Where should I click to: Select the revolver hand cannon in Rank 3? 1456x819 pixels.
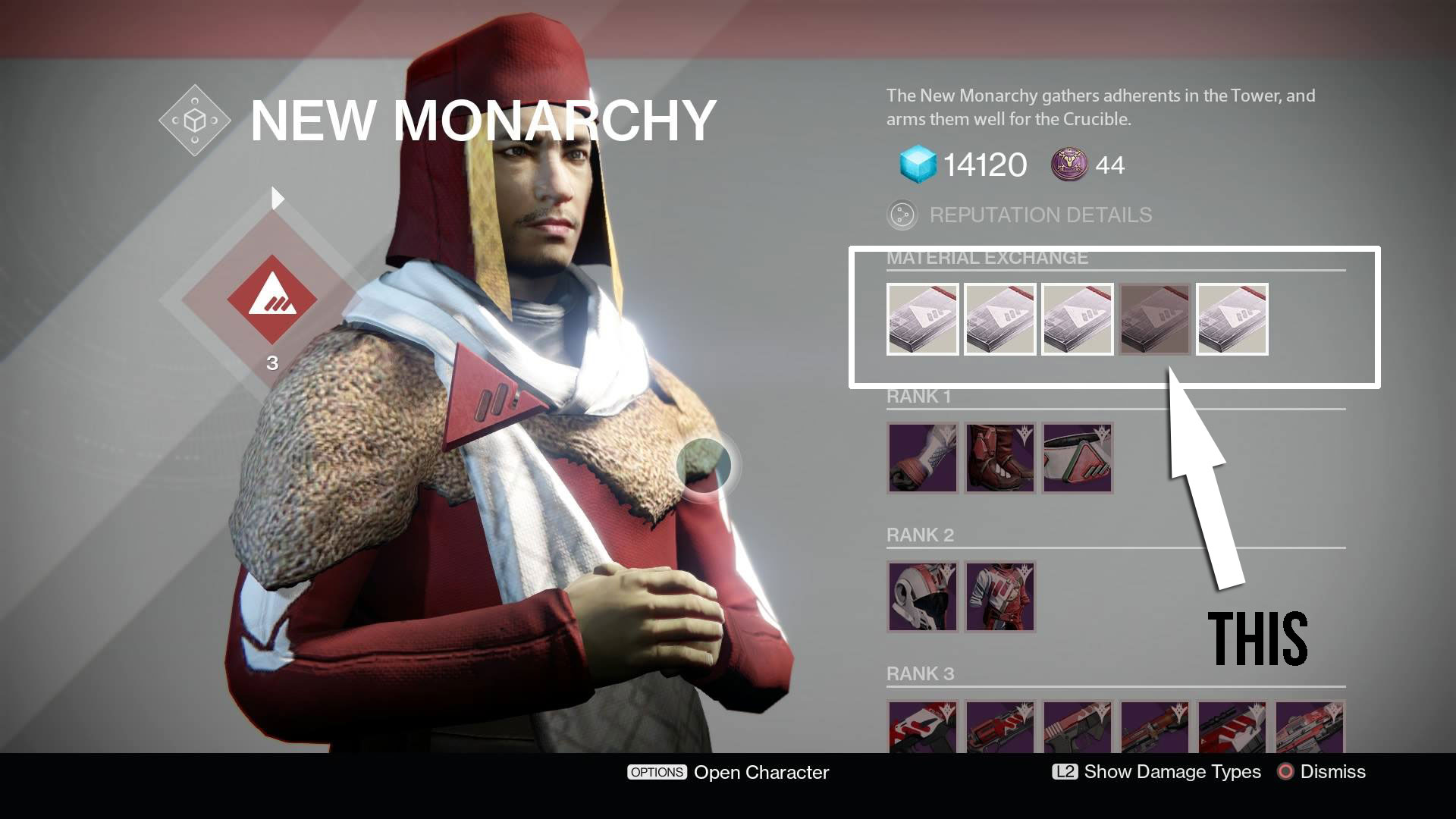point(999,727)
